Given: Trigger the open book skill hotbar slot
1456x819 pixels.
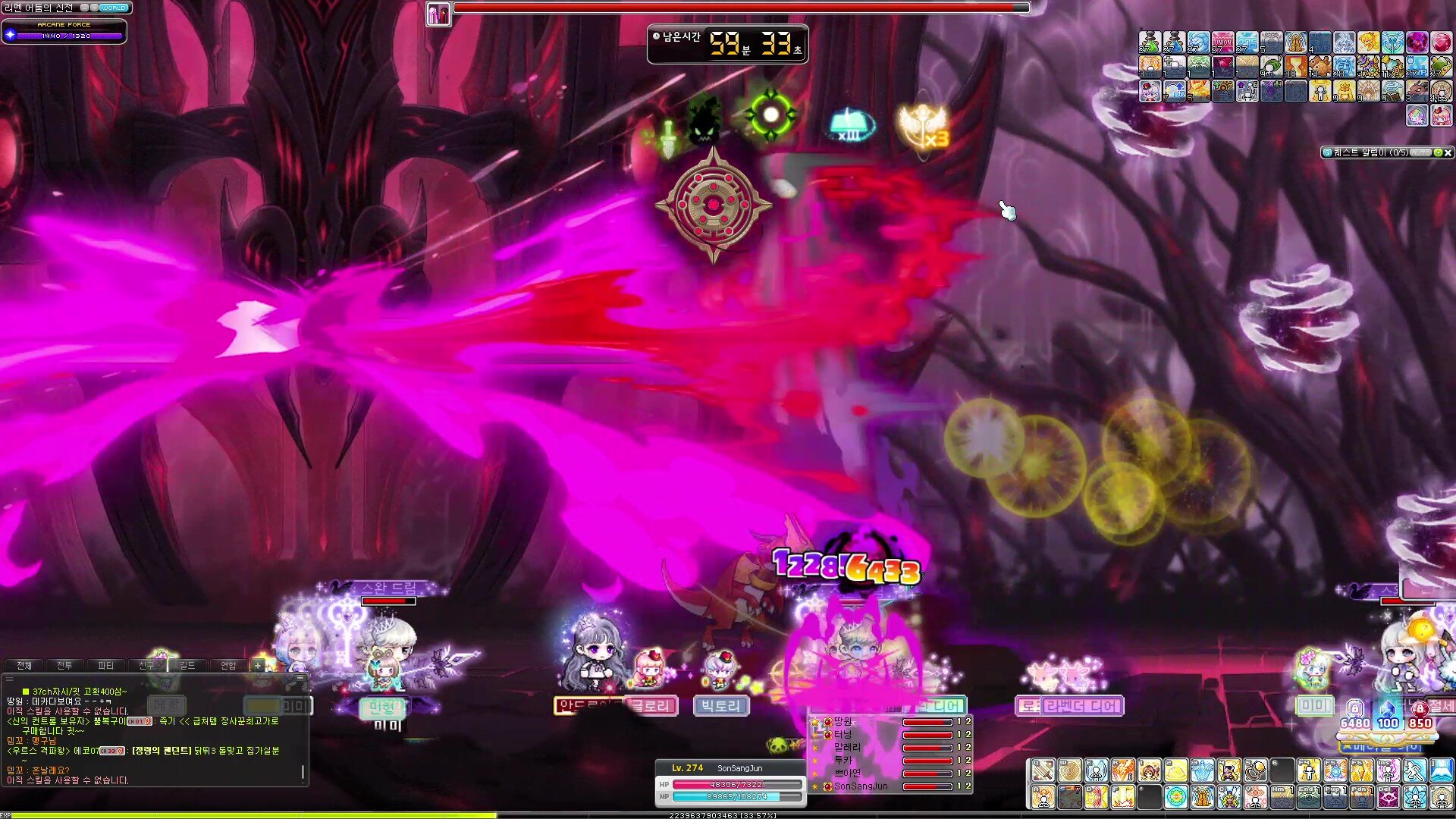Looking at the screenshot, I should coord(1441,771).
